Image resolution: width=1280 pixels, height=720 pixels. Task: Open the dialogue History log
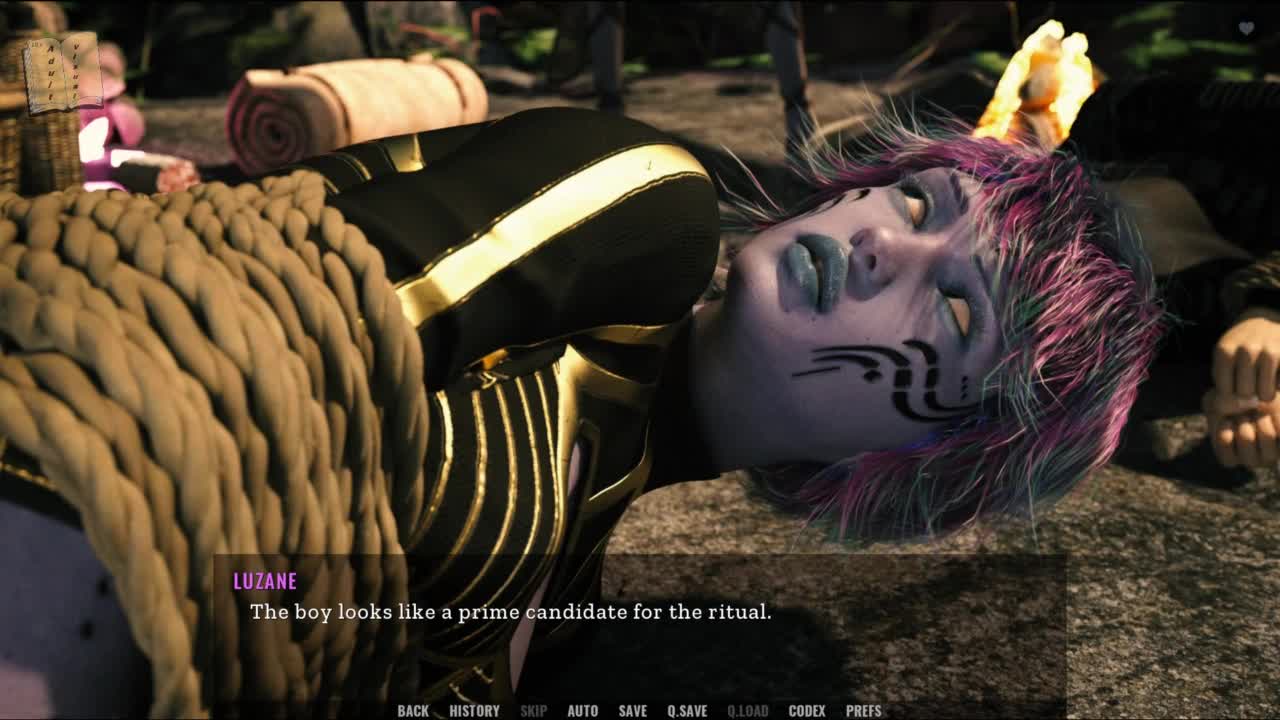pos(474,711)
